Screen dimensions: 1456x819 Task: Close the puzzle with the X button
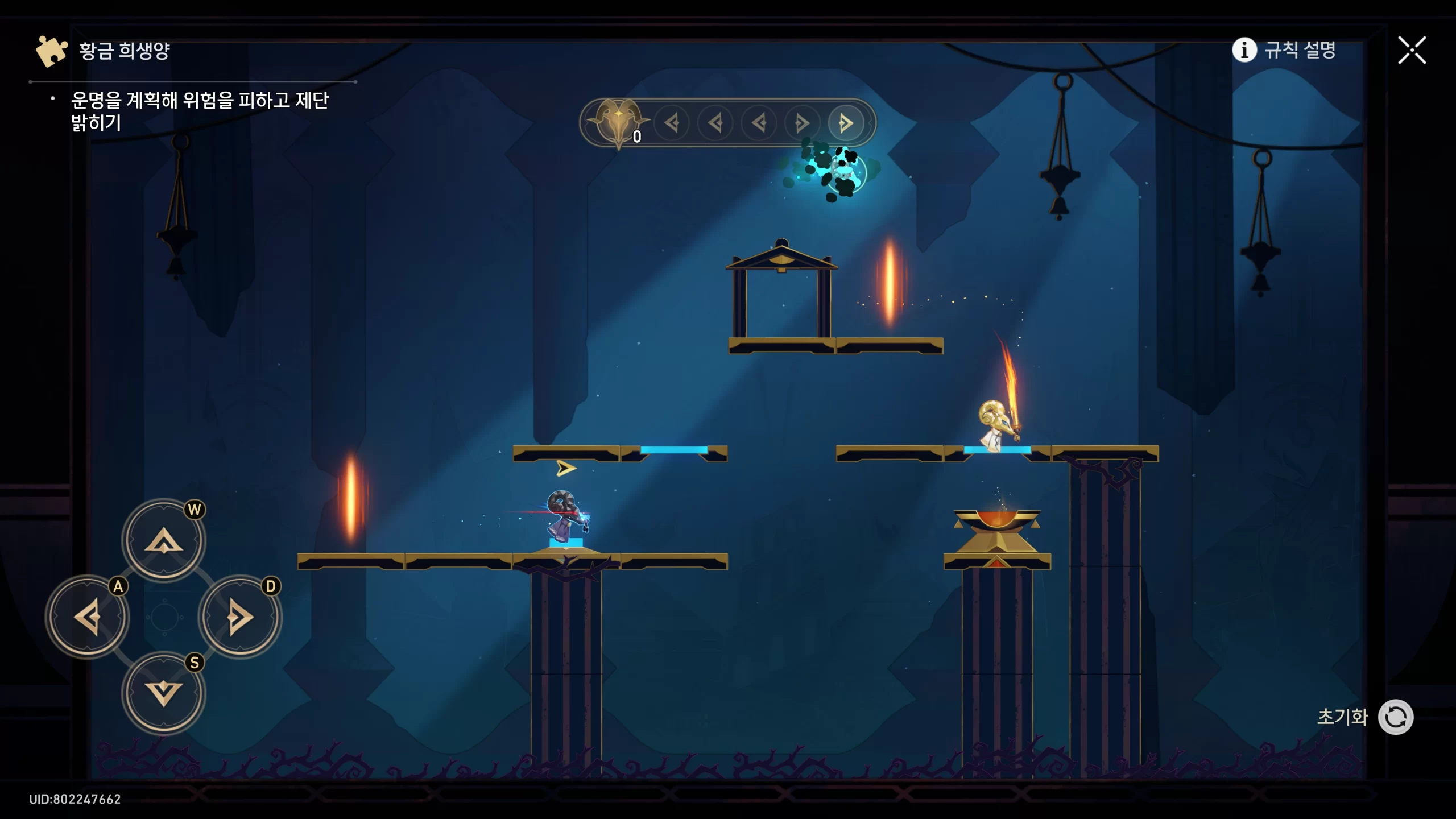1412,51
